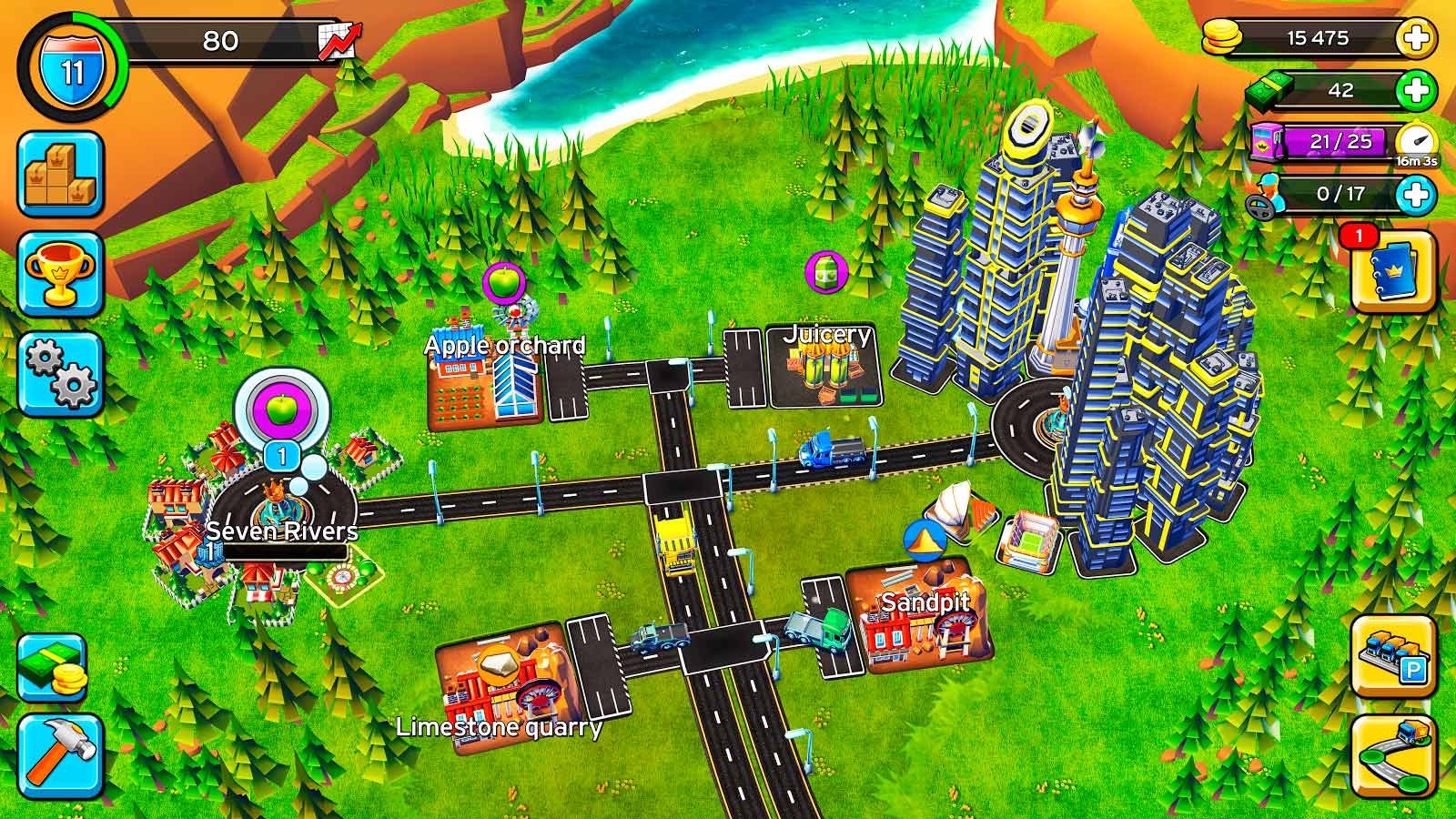Select the Apple orchard label

coord(504,346)
